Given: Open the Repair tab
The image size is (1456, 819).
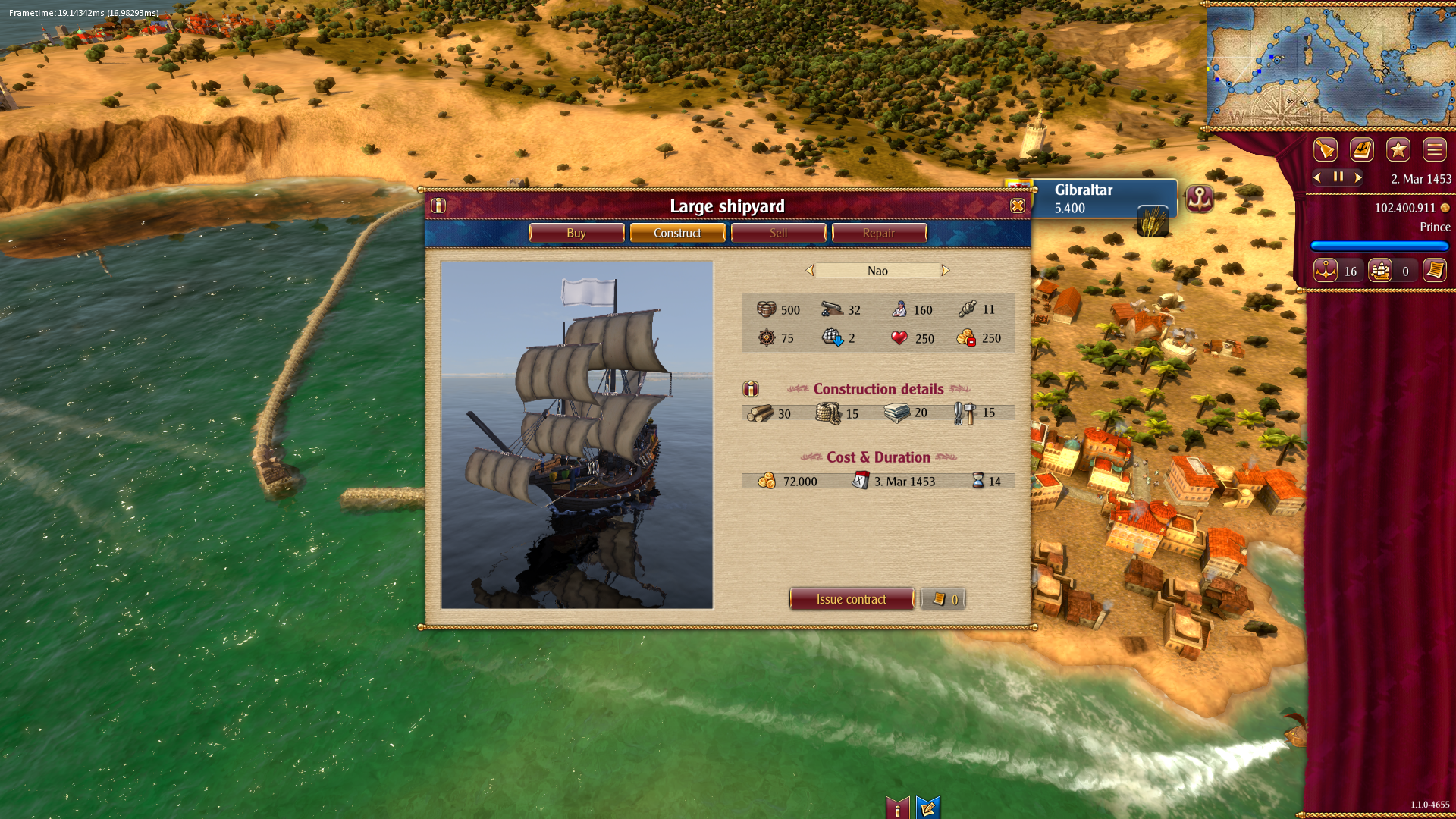Looking at the screenshot, I should [x=879, y=233].
